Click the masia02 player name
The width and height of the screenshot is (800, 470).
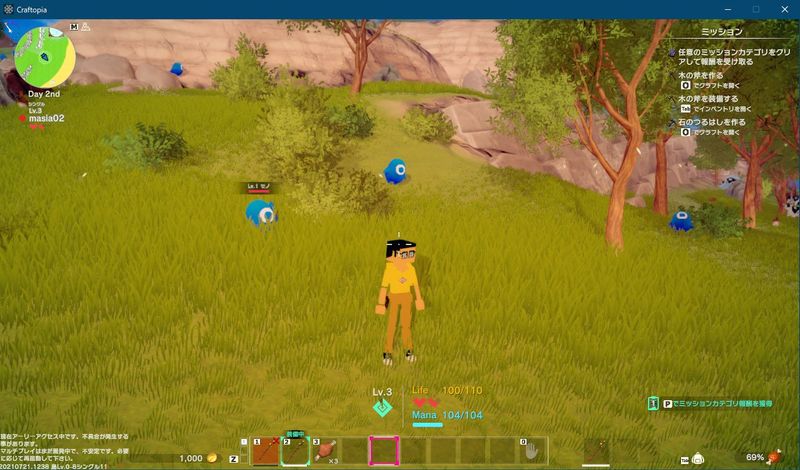pyautogui.click(x=46, y=118)
